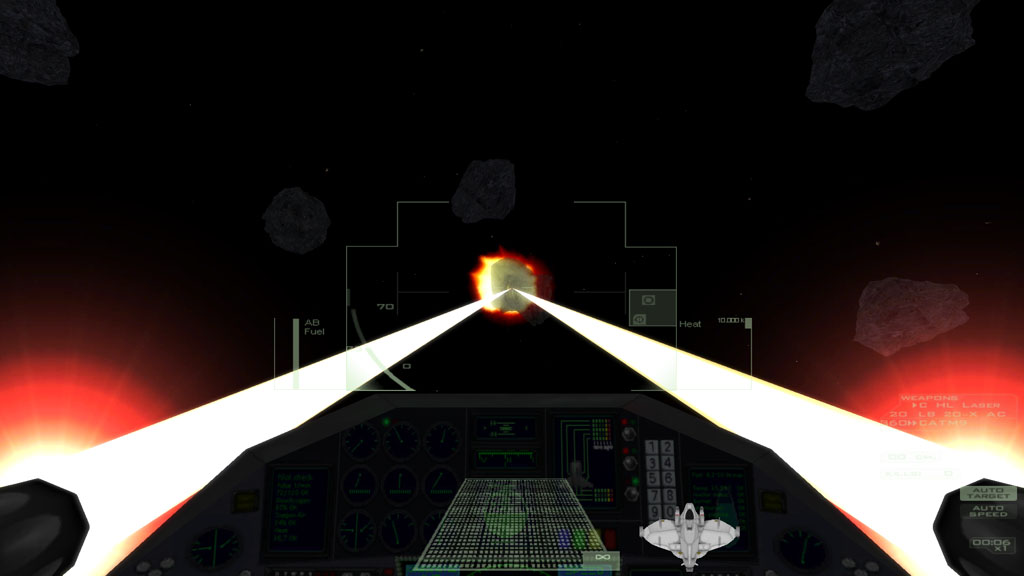Toggle the AUTO TARGET button
Viewport: 1024px width, 576px height.
coord(988,493)
